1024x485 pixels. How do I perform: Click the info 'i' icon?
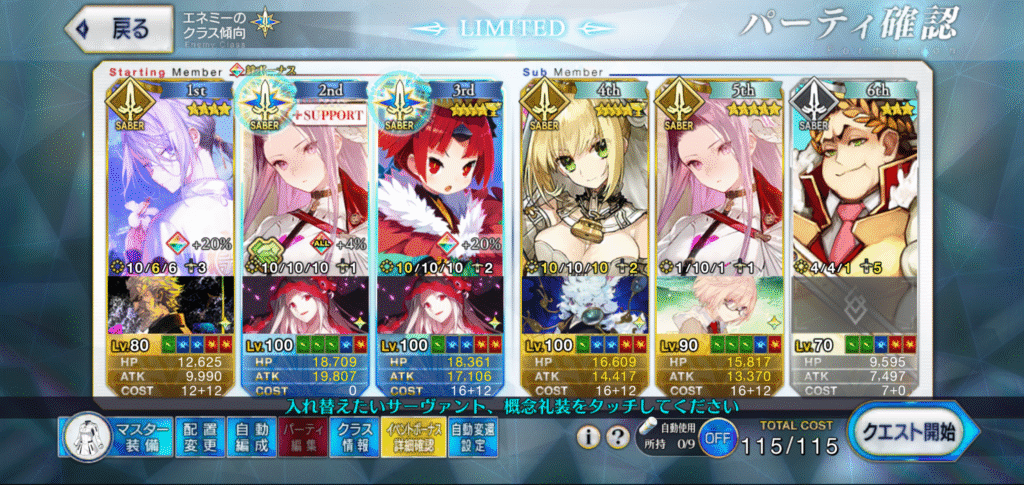590,437
